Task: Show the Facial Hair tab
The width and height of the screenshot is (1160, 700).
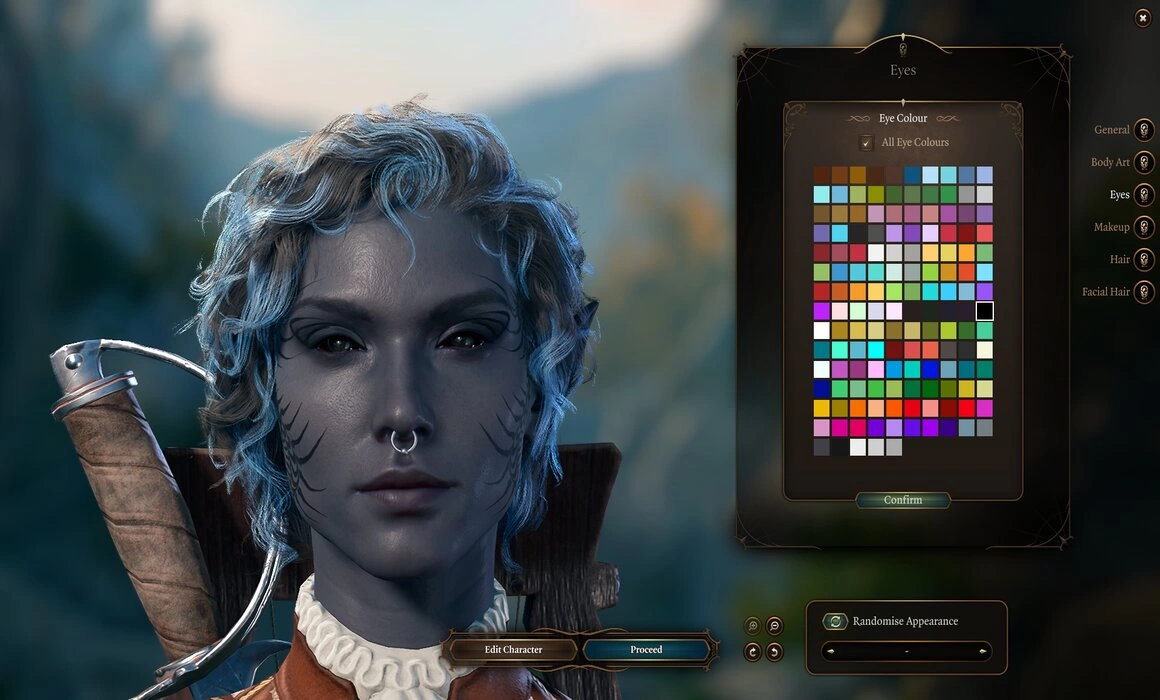Action: click(x=1144, y=292)
